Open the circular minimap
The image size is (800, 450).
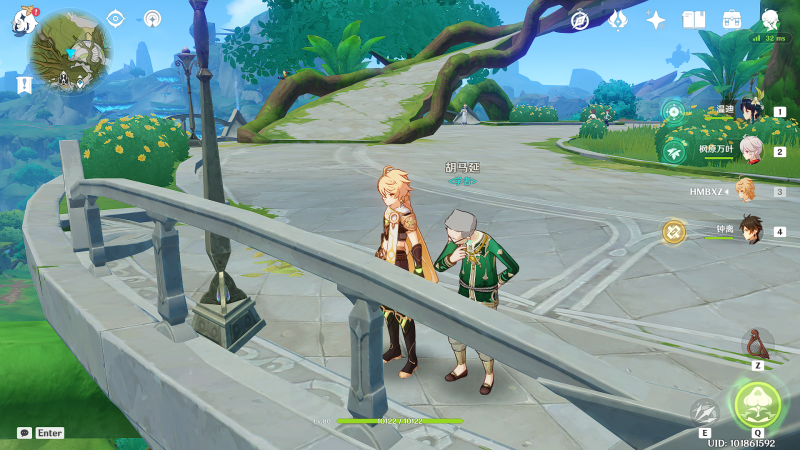click(x=70, y=50)
